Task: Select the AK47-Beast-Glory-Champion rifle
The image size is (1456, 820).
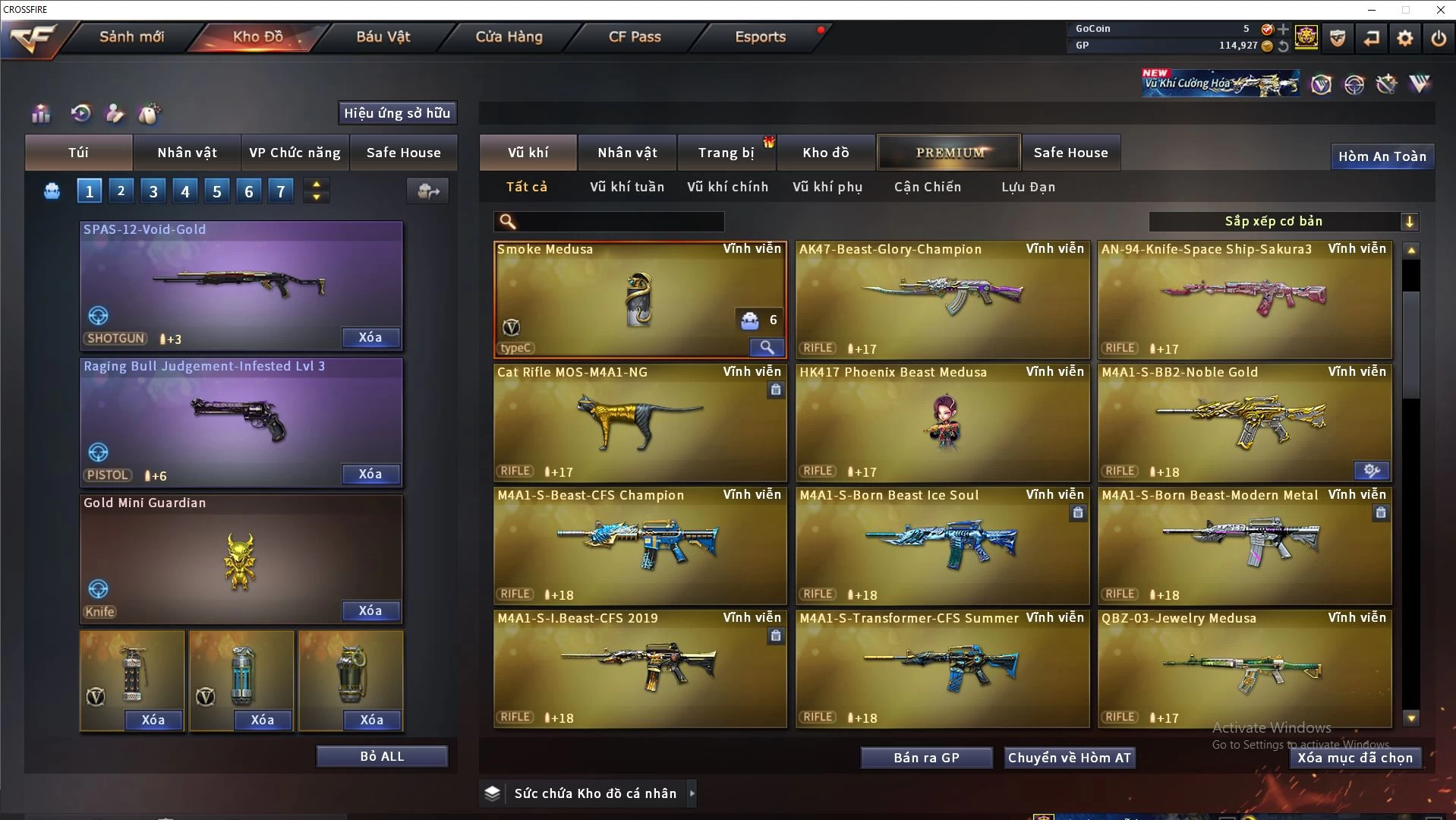Action: [x=942, y=300]
